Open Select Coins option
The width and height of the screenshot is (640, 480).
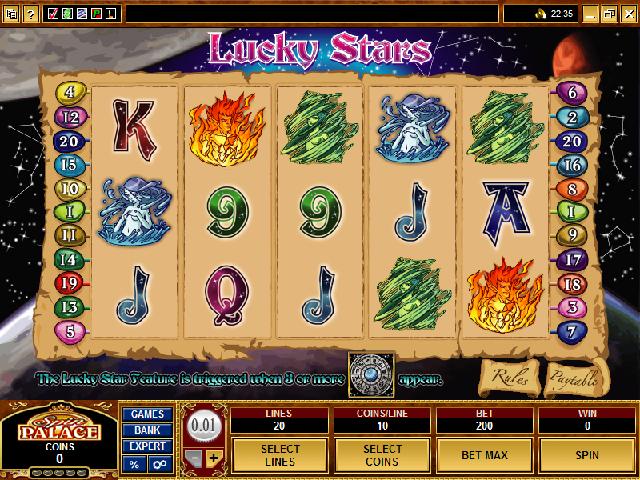(381, 454)
